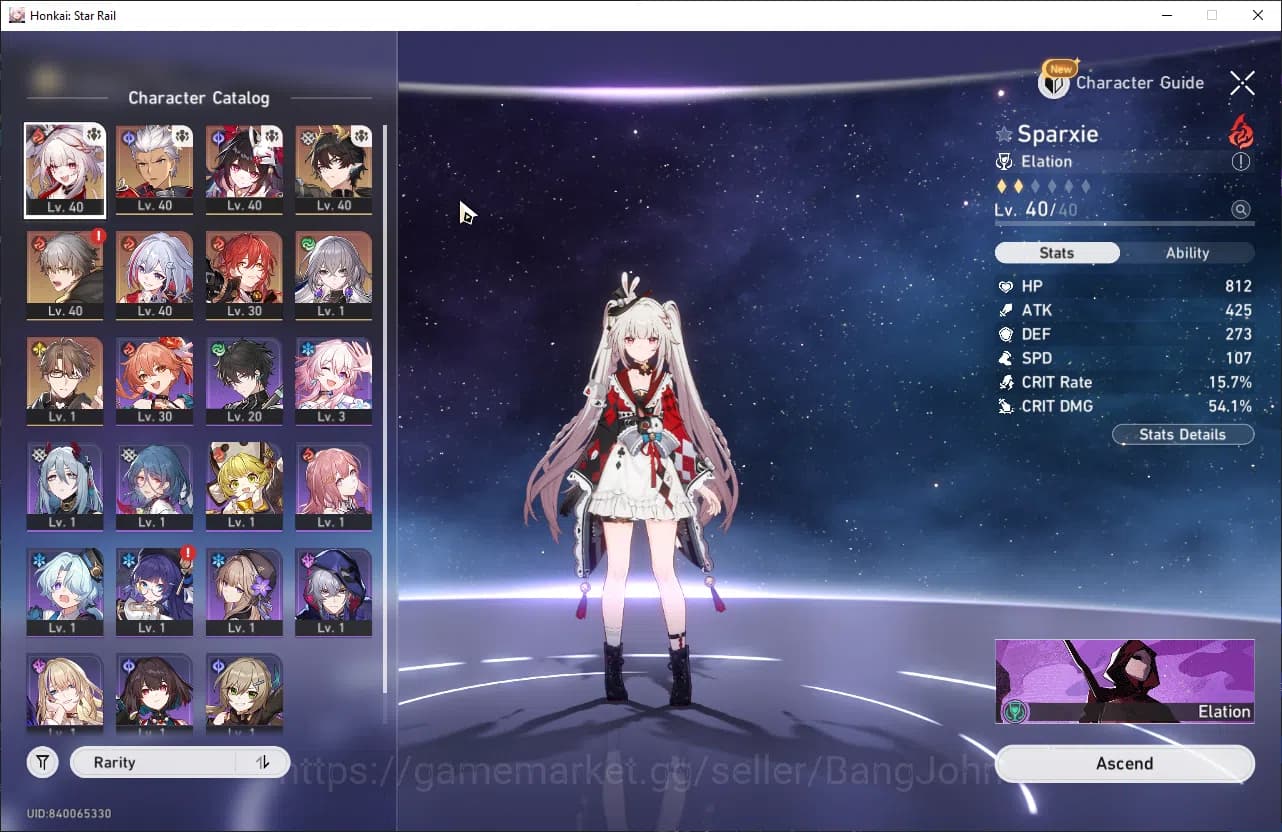1282x832 pixels.
Task: Open Stats Details
Action: [1183, 434]
